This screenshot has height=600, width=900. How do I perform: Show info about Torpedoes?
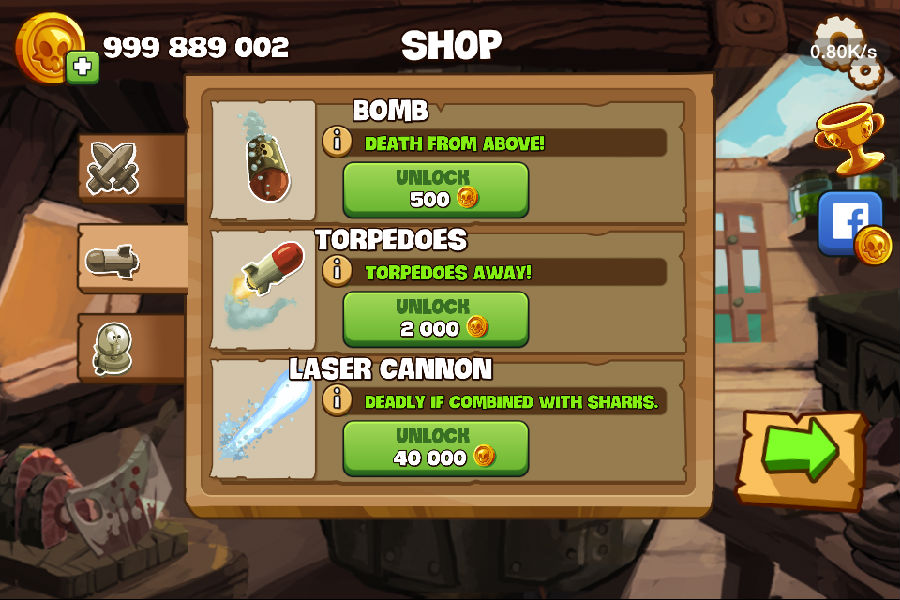click(x=338, y=270)
